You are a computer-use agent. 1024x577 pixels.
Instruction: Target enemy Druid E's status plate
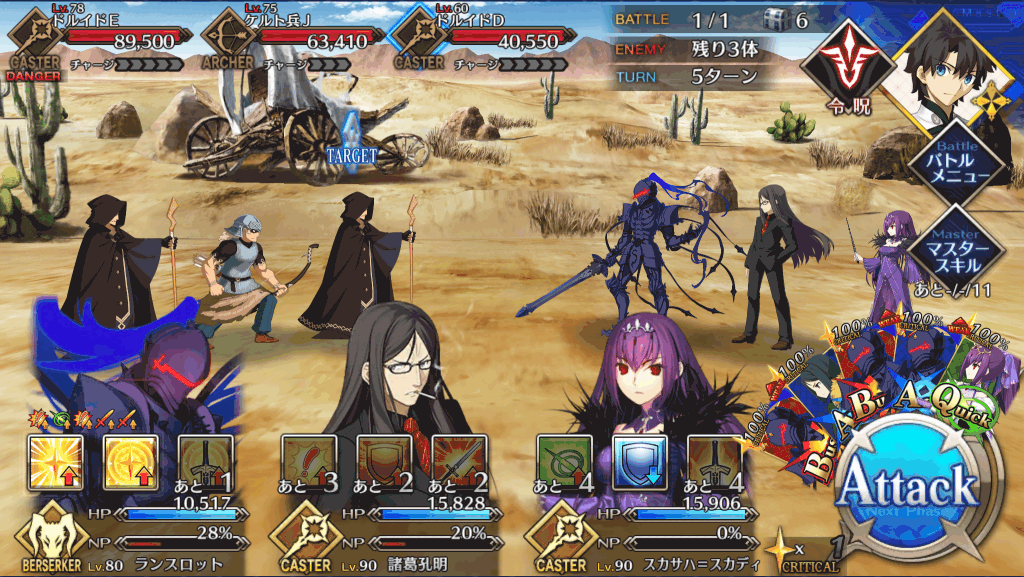100,40
